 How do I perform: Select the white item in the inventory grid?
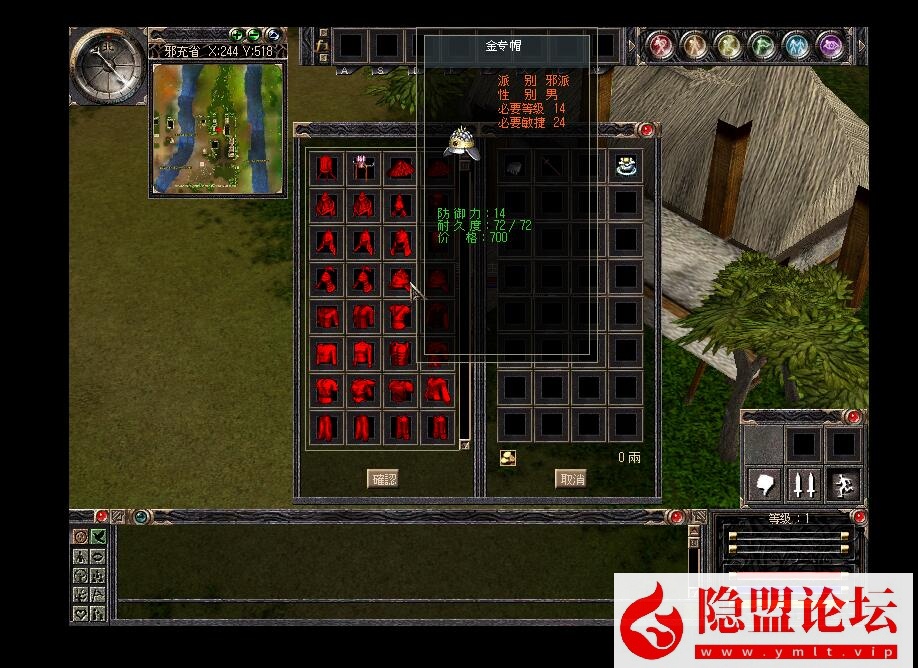pos(626,167)
